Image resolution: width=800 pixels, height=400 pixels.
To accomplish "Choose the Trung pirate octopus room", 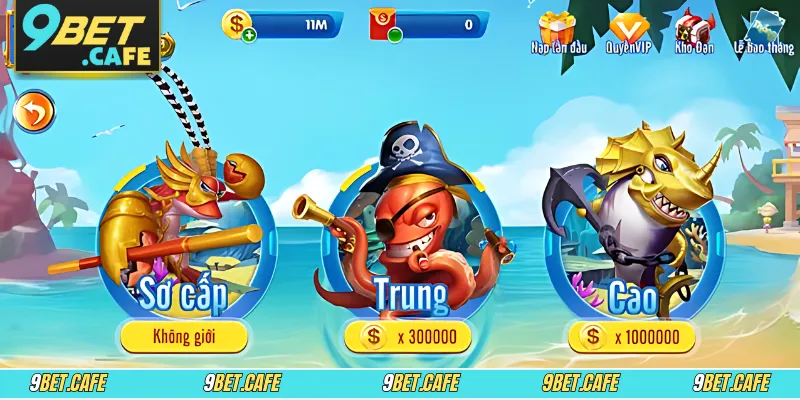I will coord(408,240).
